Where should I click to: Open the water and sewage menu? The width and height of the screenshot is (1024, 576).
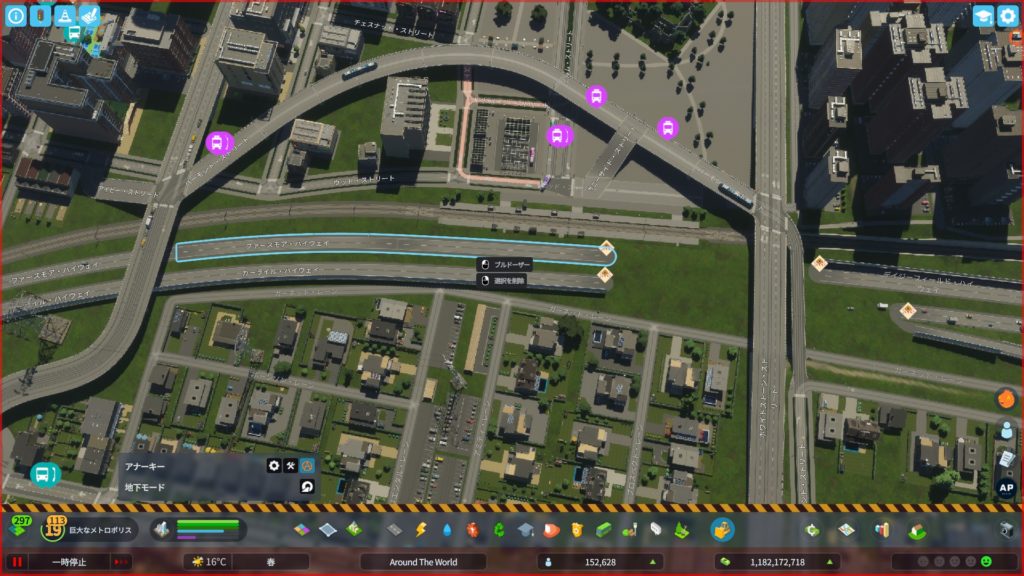coord(447,529)
